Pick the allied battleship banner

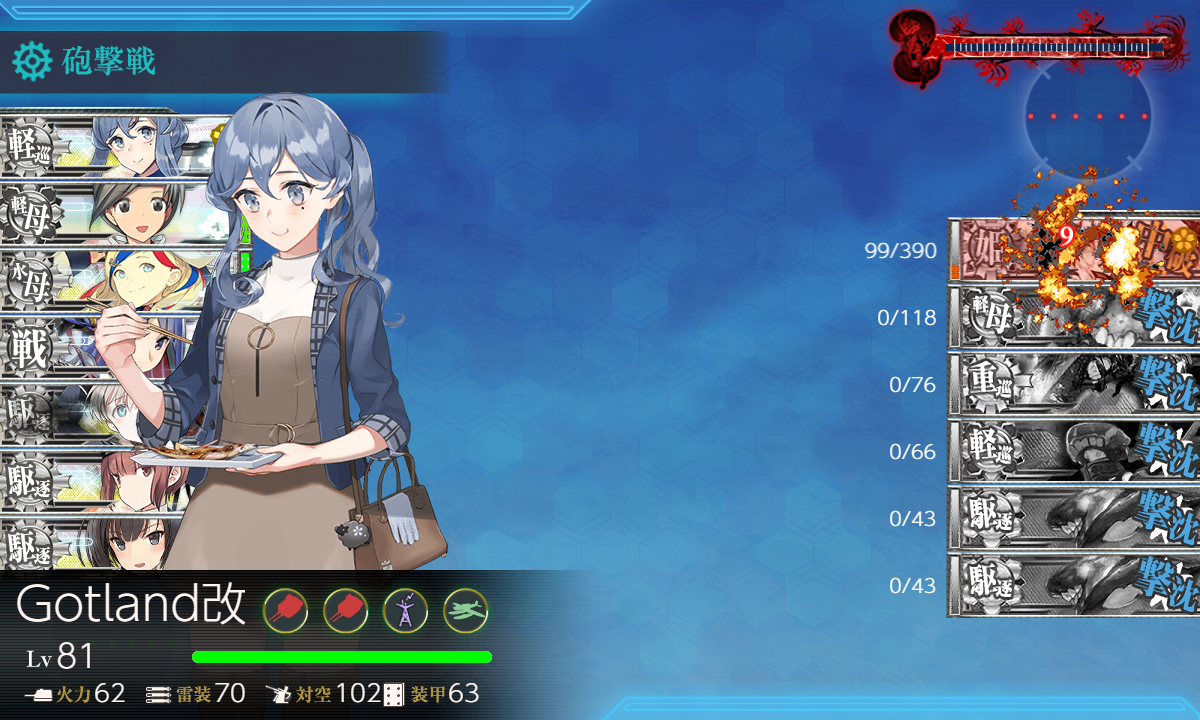point(90,346)
